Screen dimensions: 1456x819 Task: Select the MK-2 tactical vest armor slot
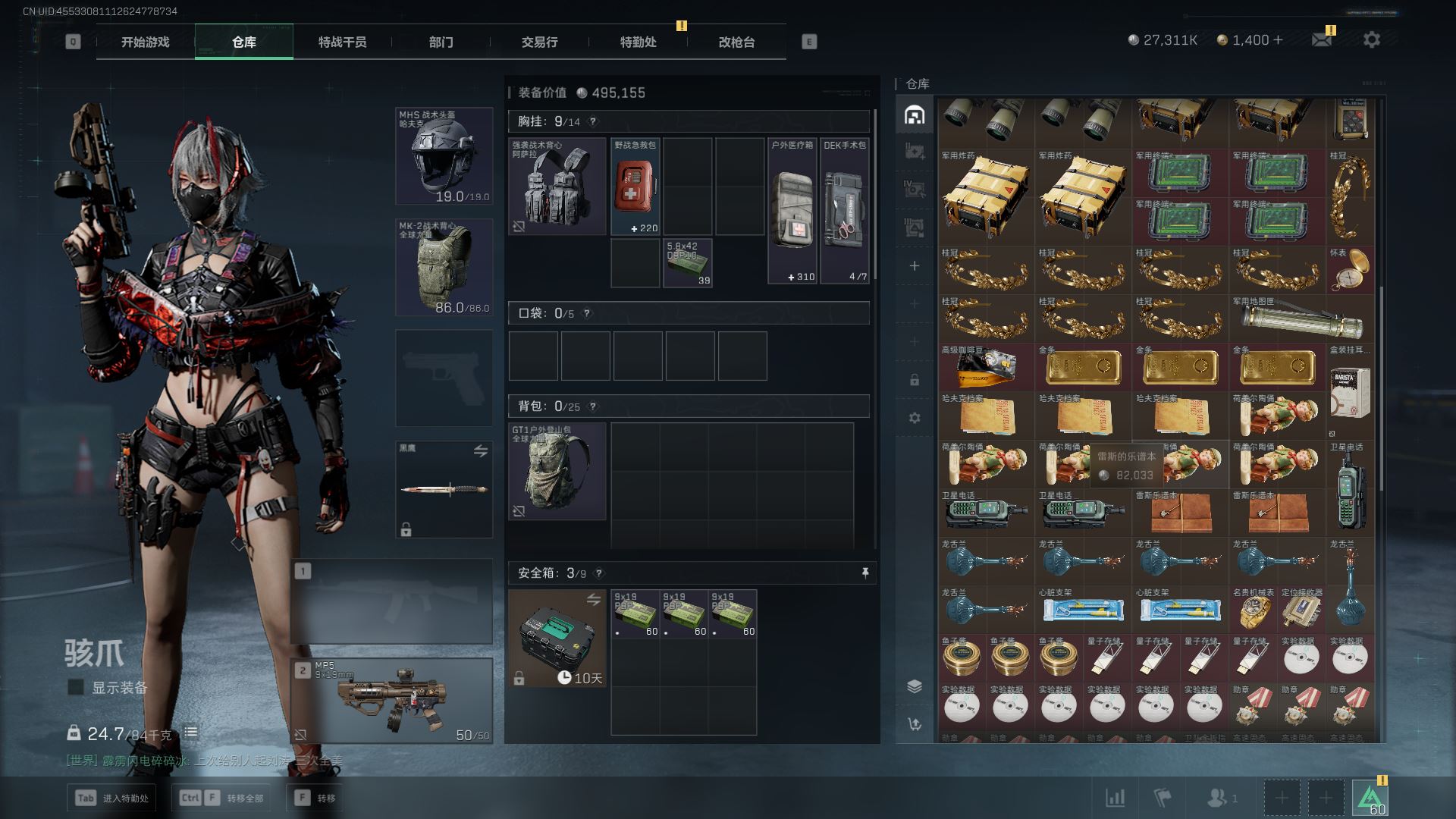[x=444, y=268]
